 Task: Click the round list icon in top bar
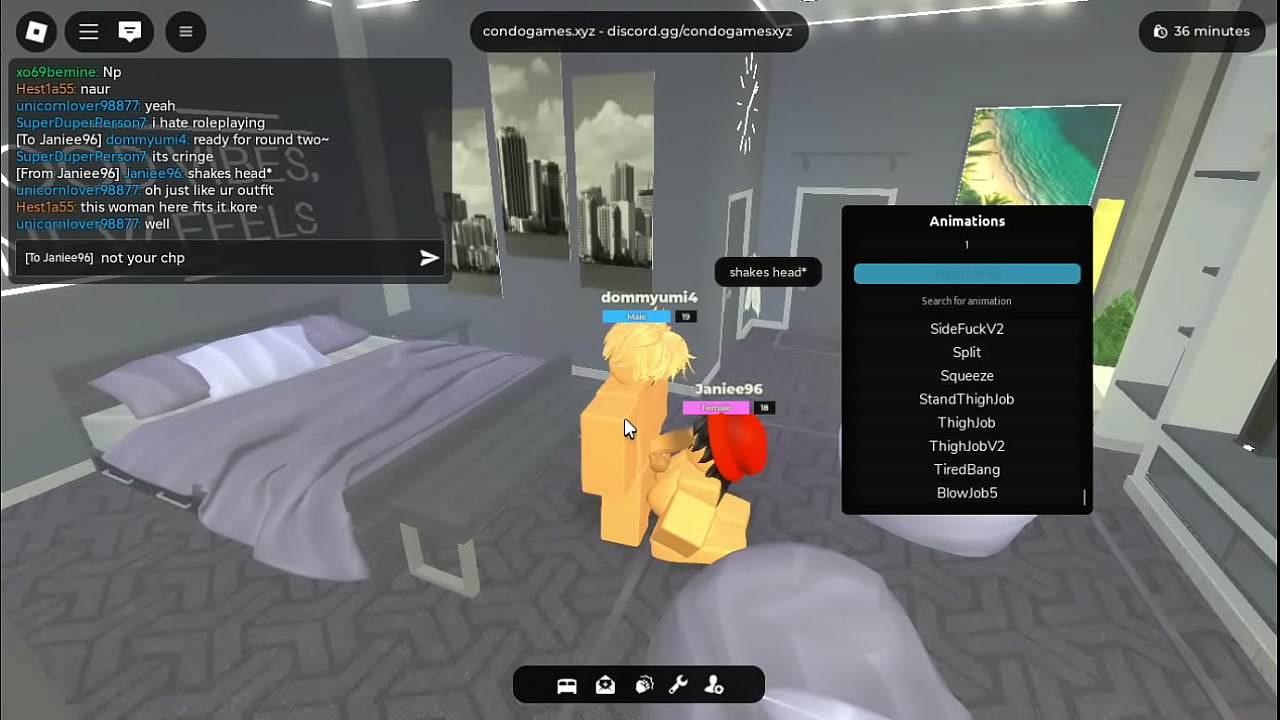[185, 32]
